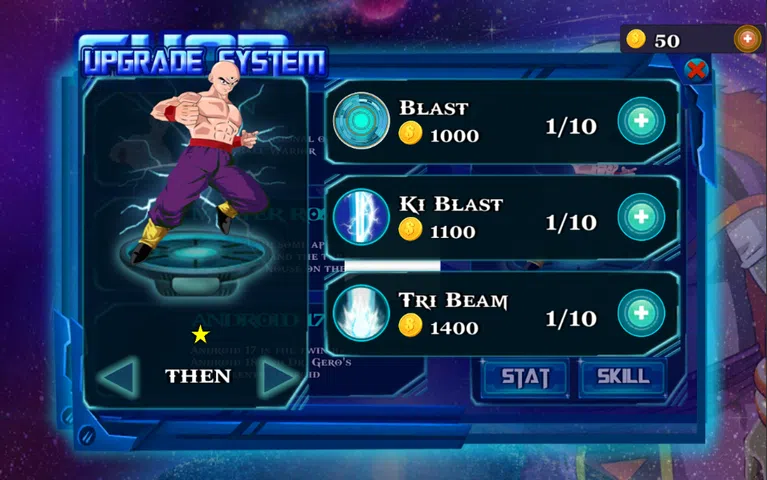Add more coins via top plus button
The height and width of the screenshot is (480, 767).
click(747, 39)
